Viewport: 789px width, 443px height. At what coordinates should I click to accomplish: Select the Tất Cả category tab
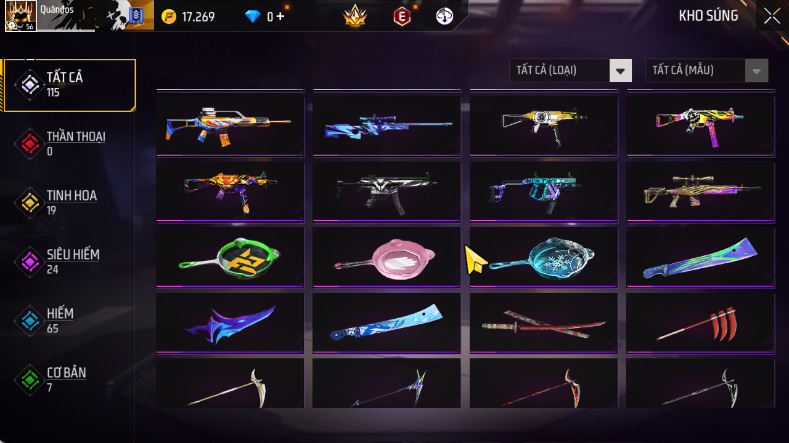[x=69, y=84]
